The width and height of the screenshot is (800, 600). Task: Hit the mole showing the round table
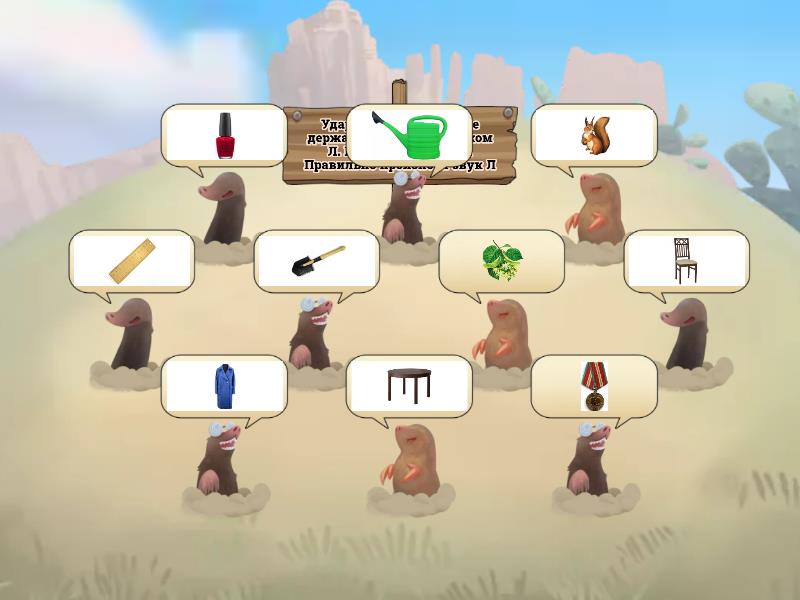pos(409,460)
